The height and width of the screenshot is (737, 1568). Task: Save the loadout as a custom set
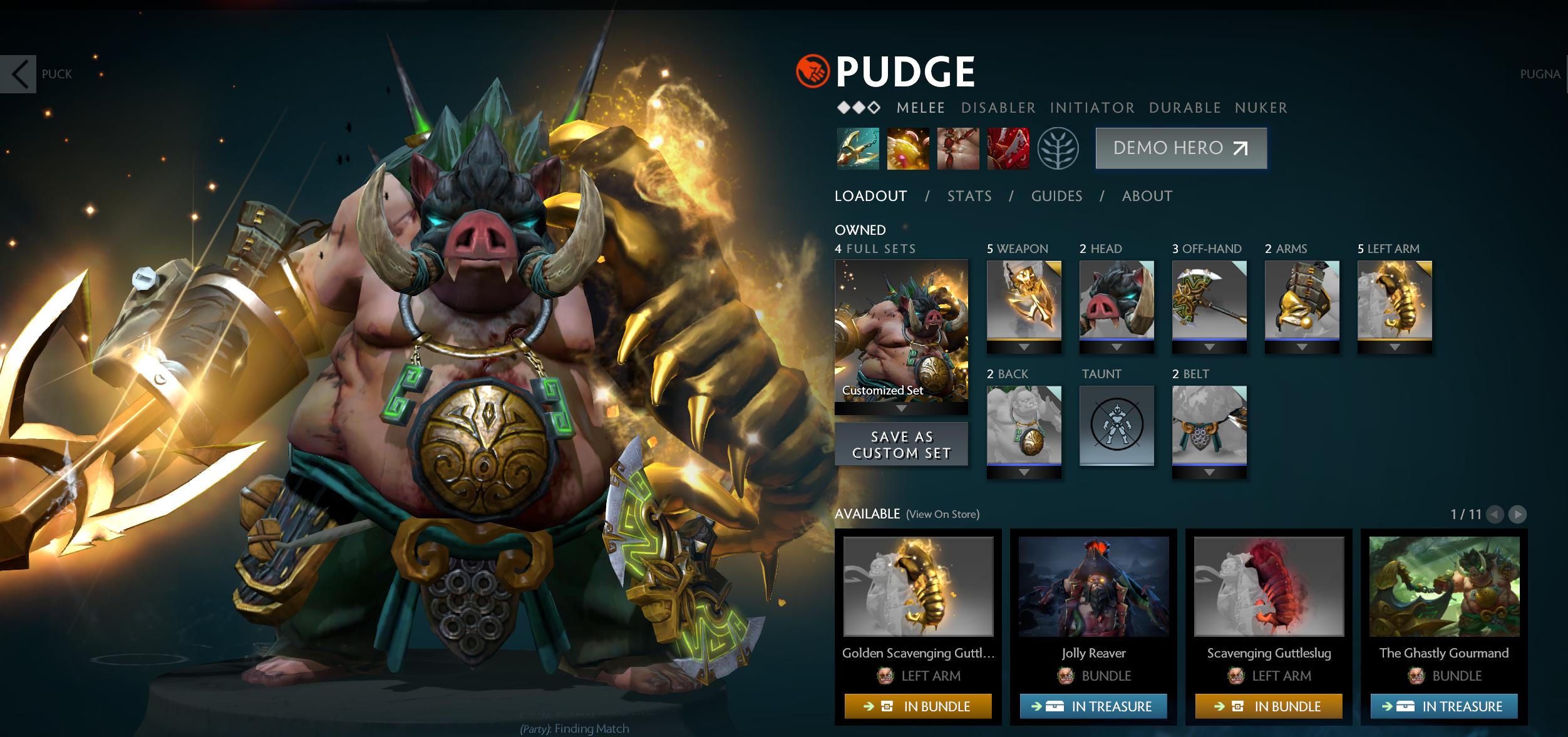901,445
